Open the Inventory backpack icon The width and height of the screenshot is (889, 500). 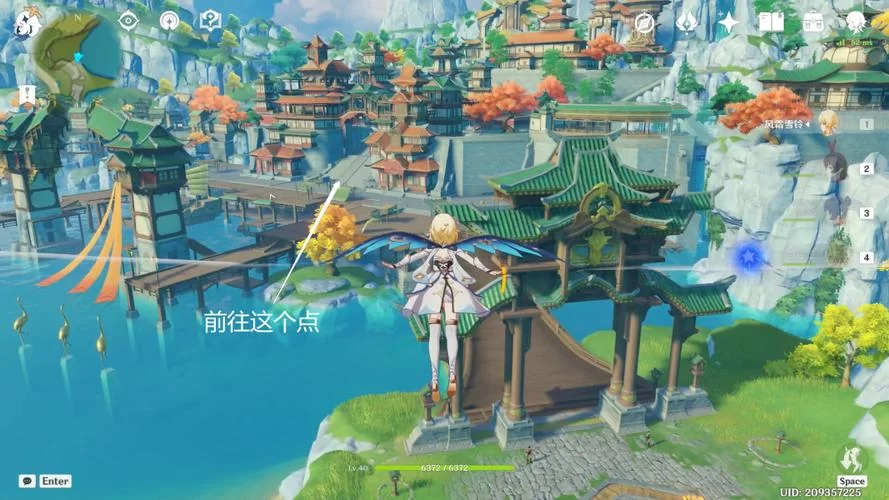(x=813, y=22)
